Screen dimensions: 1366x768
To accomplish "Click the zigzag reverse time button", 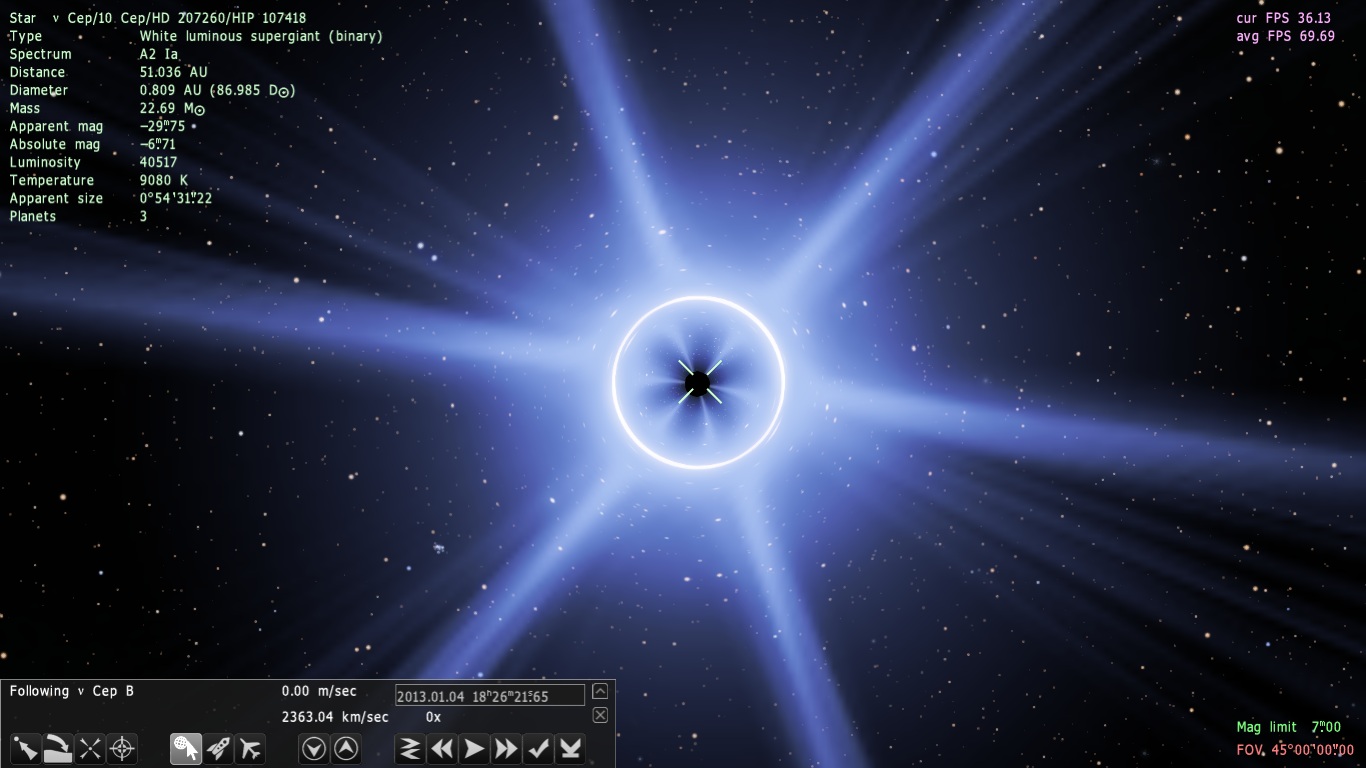I will [x=410, y=748].
